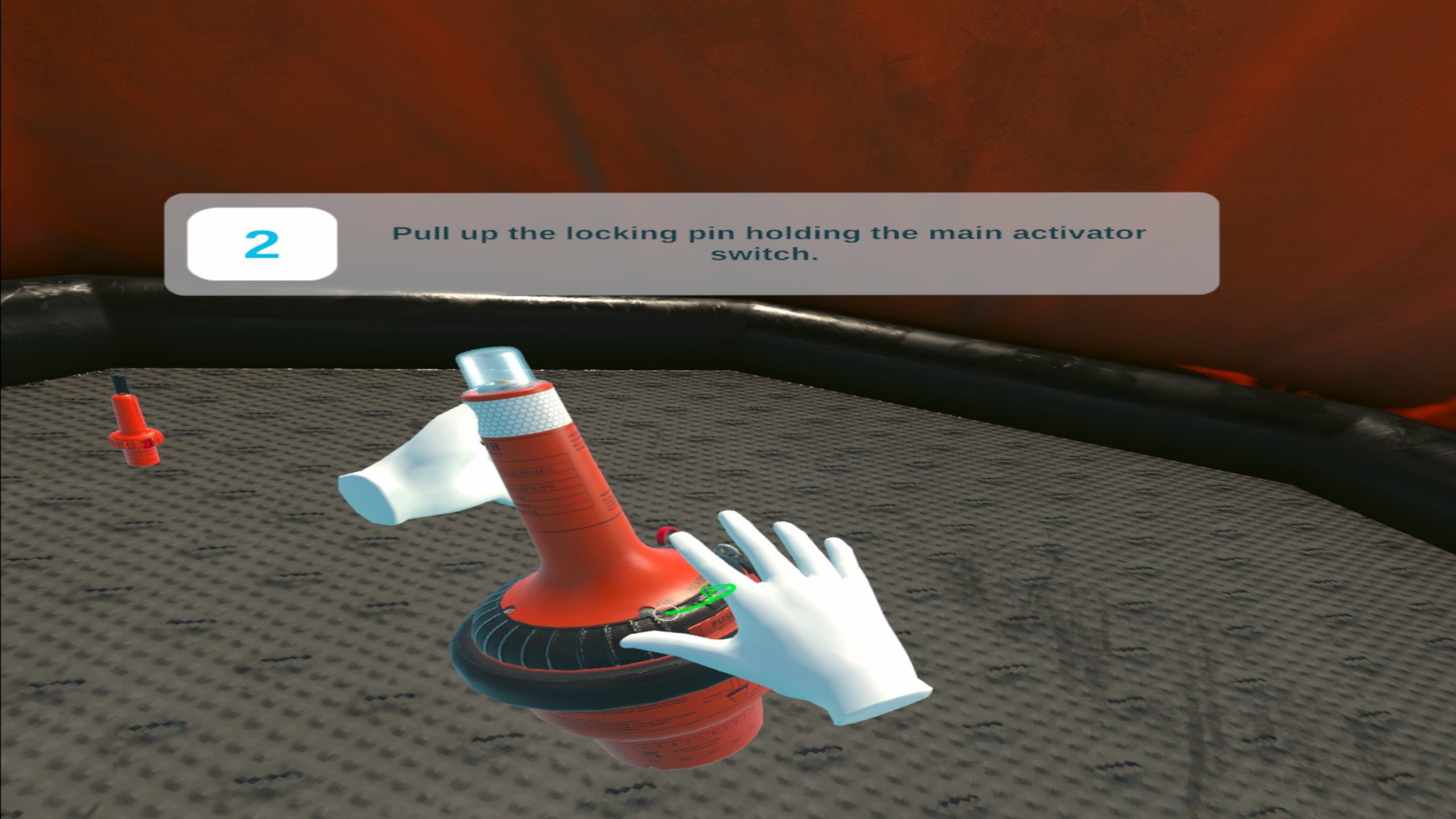The width and height of the screenshot is (1456, 819).
Task: Select the step 2 number box
Action: tap(262, 244)
